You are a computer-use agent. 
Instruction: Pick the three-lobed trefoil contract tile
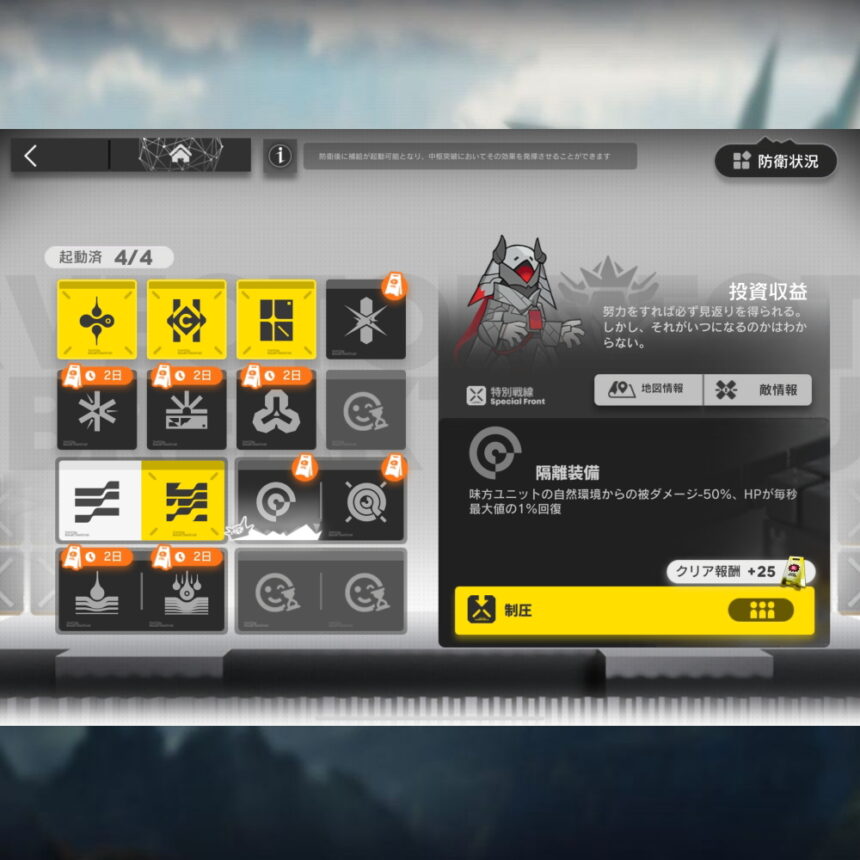pos(276,411)
